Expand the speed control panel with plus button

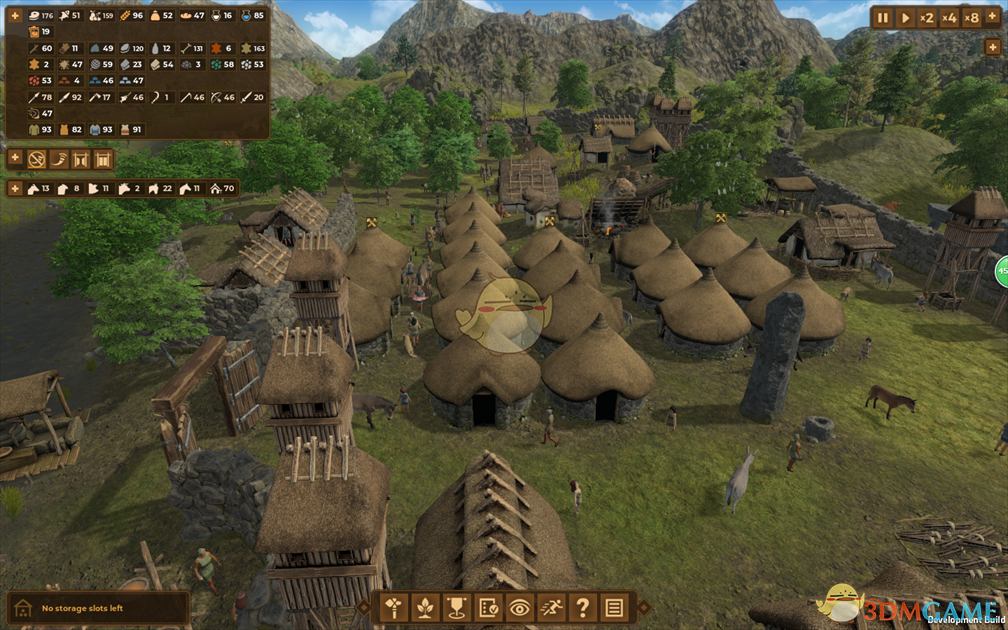[x=992, y=17]
